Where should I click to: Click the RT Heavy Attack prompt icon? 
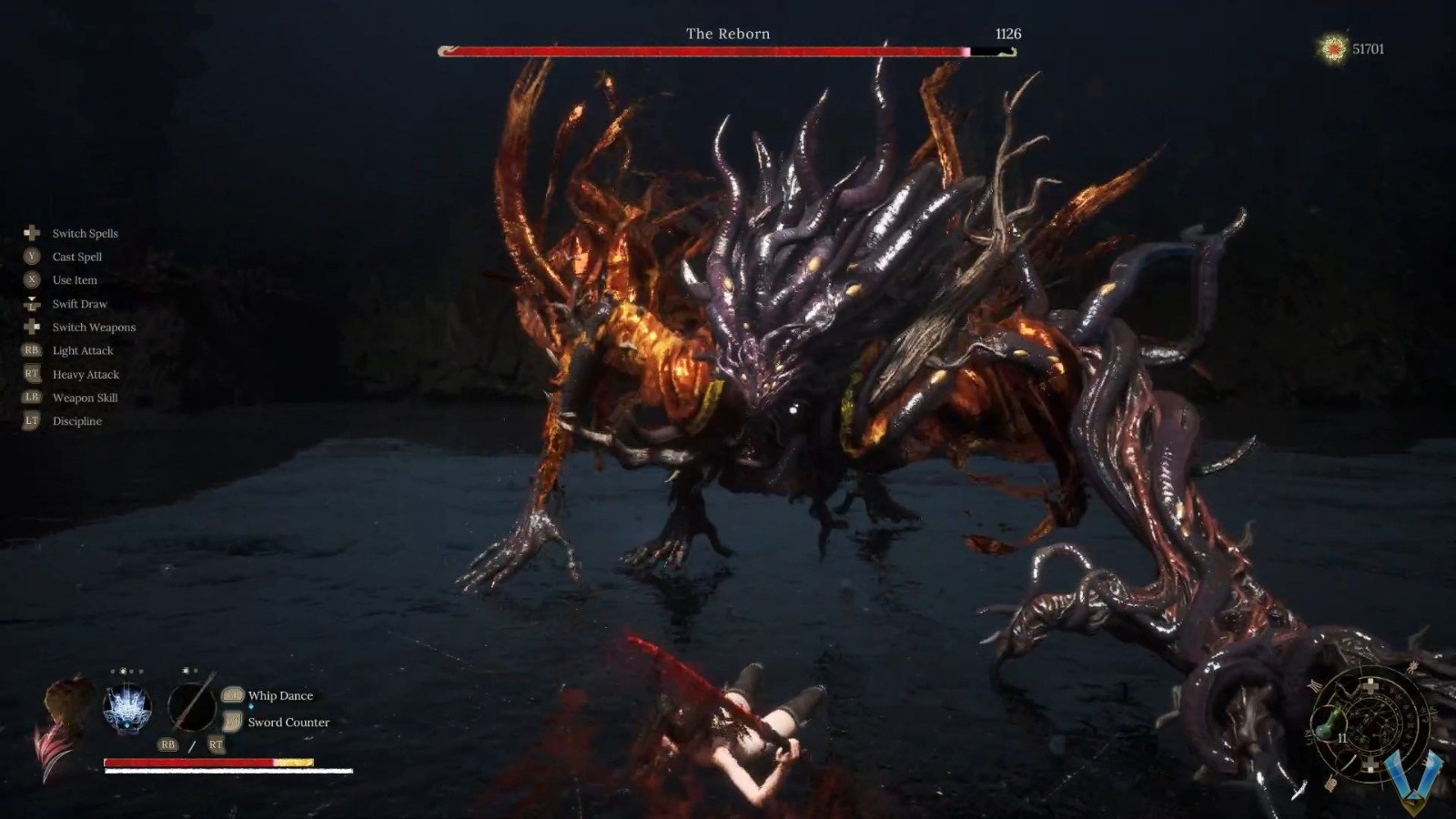point(30,374)
